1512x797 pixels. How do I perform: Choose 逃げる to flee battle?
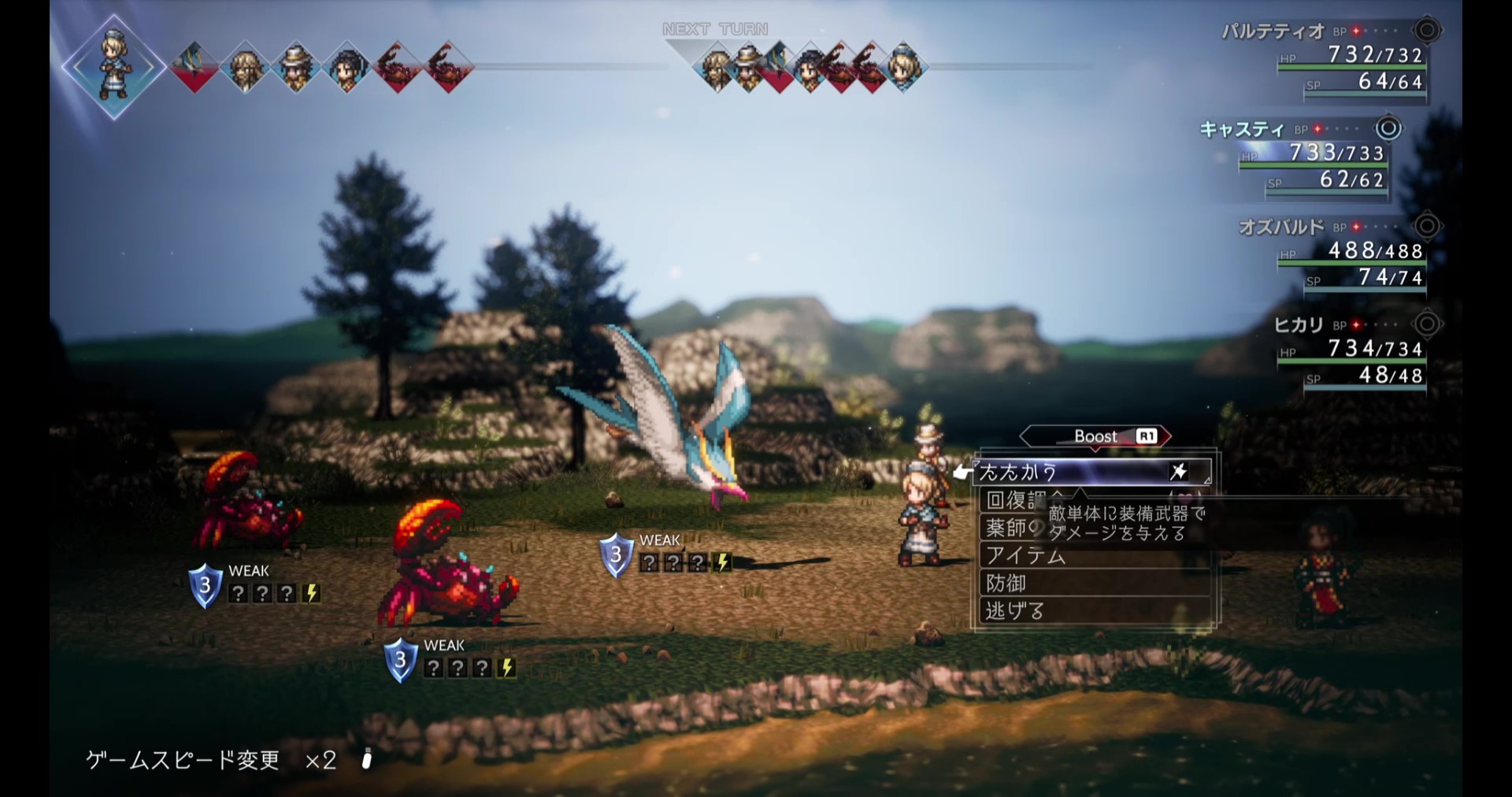coord(1016,611)
